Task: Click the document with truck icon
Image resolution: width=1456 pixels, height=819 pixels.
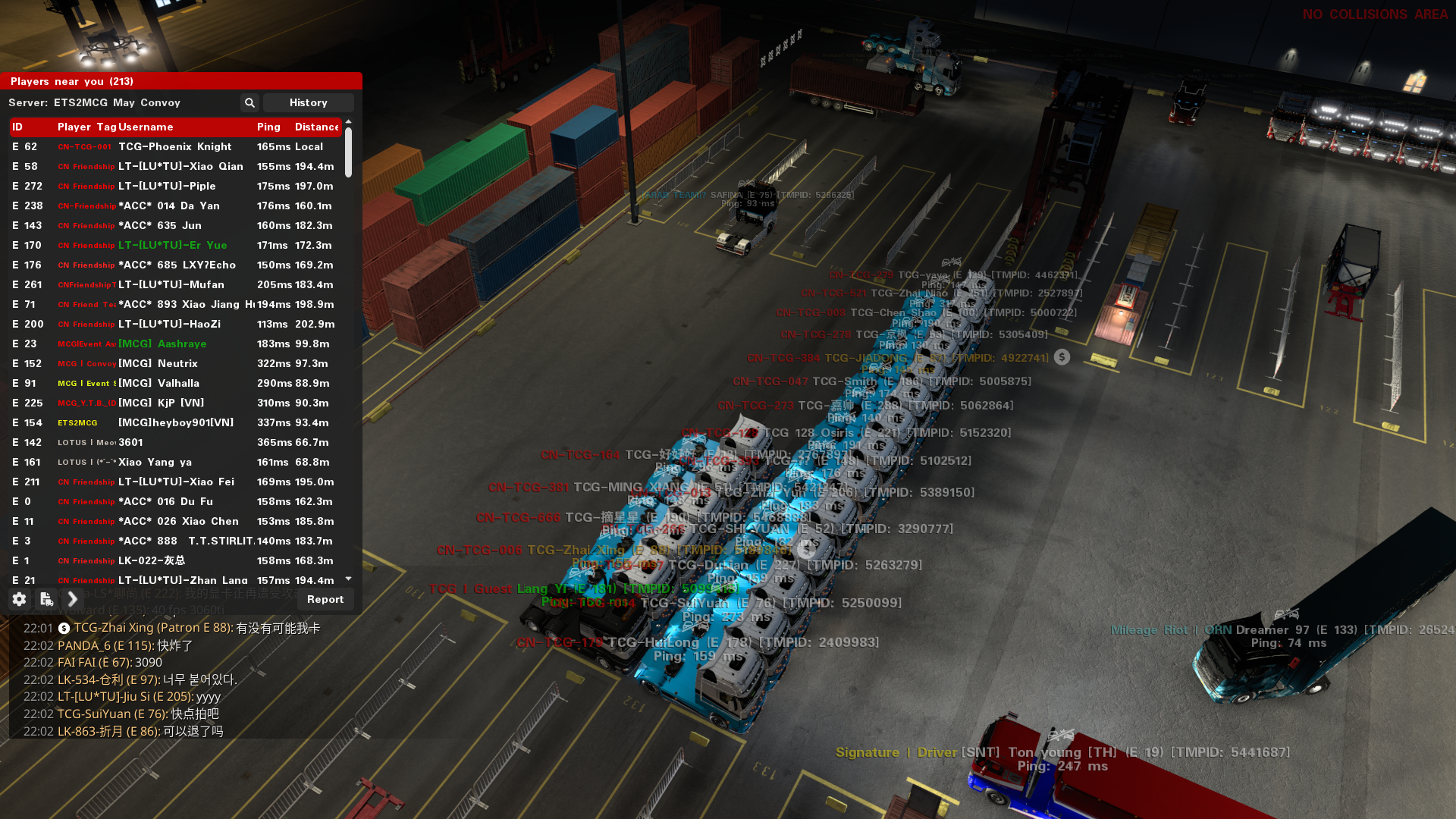Action: (46, 599)
